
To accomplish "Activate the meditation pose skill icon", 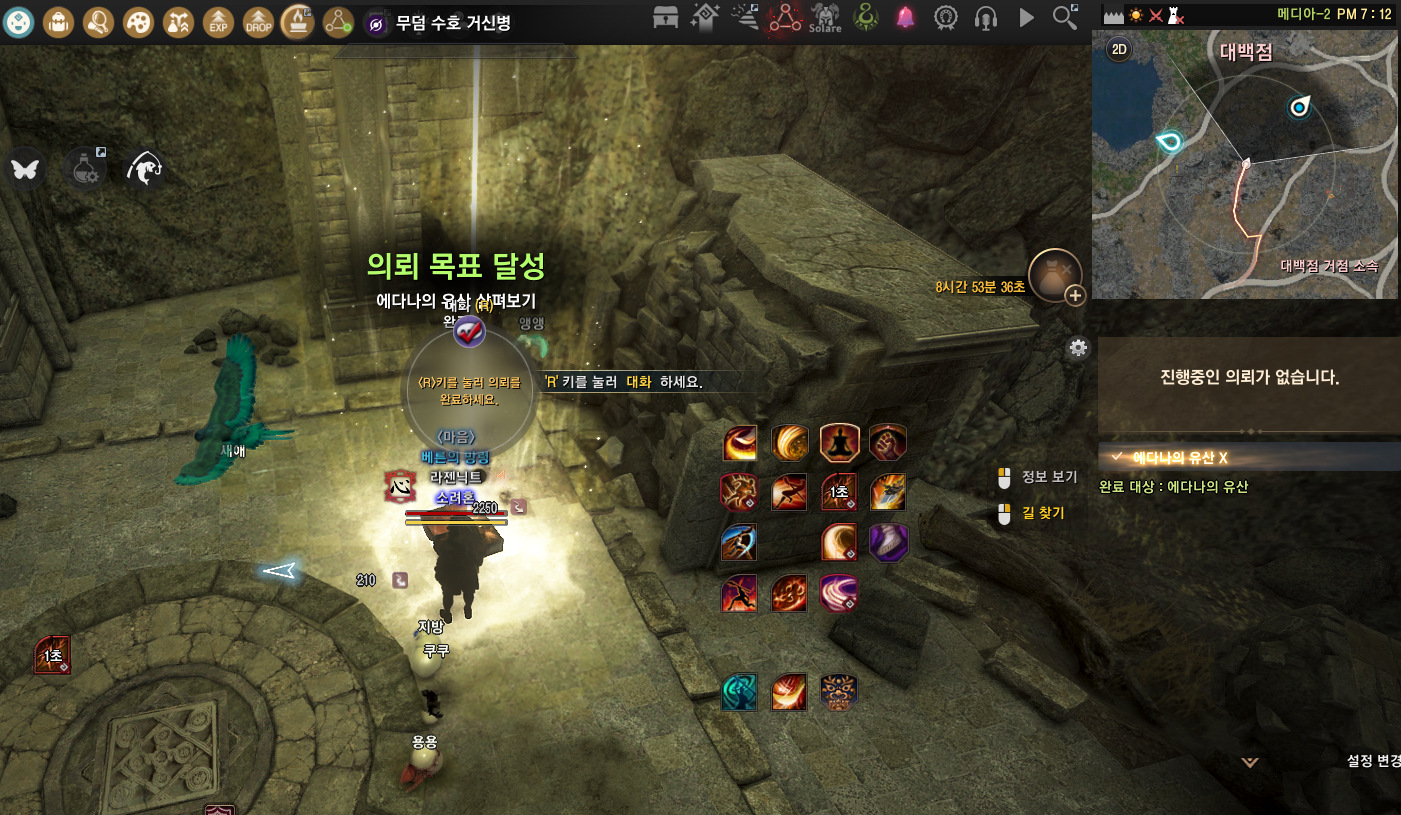I will click(x=839, y=442).
